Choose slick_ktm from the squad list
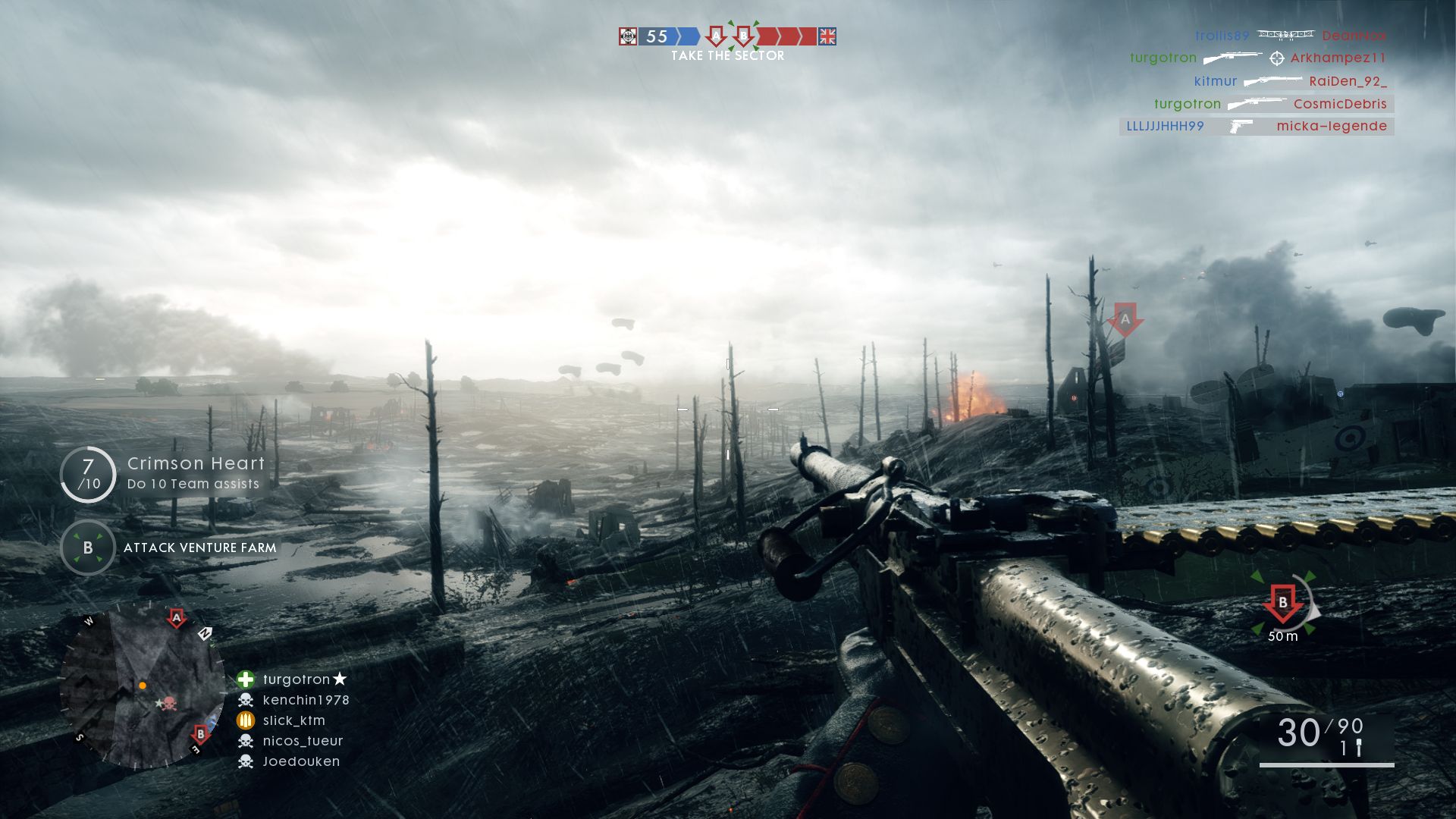The image size is (1456, 819). [x=293, y=720]
